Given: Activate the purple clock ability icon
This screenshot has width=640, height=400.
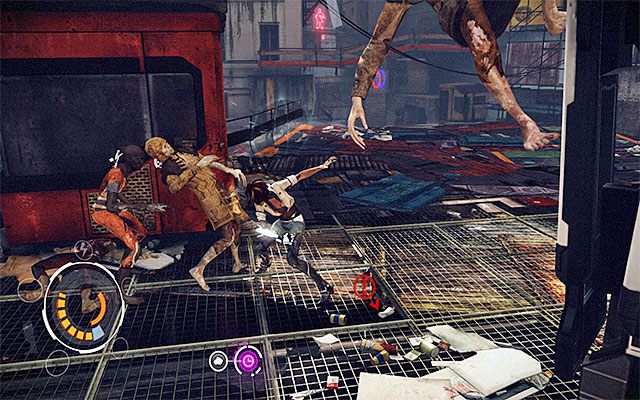Looking at the screenshot, I should pyautogui.click(x=246, y=360).
